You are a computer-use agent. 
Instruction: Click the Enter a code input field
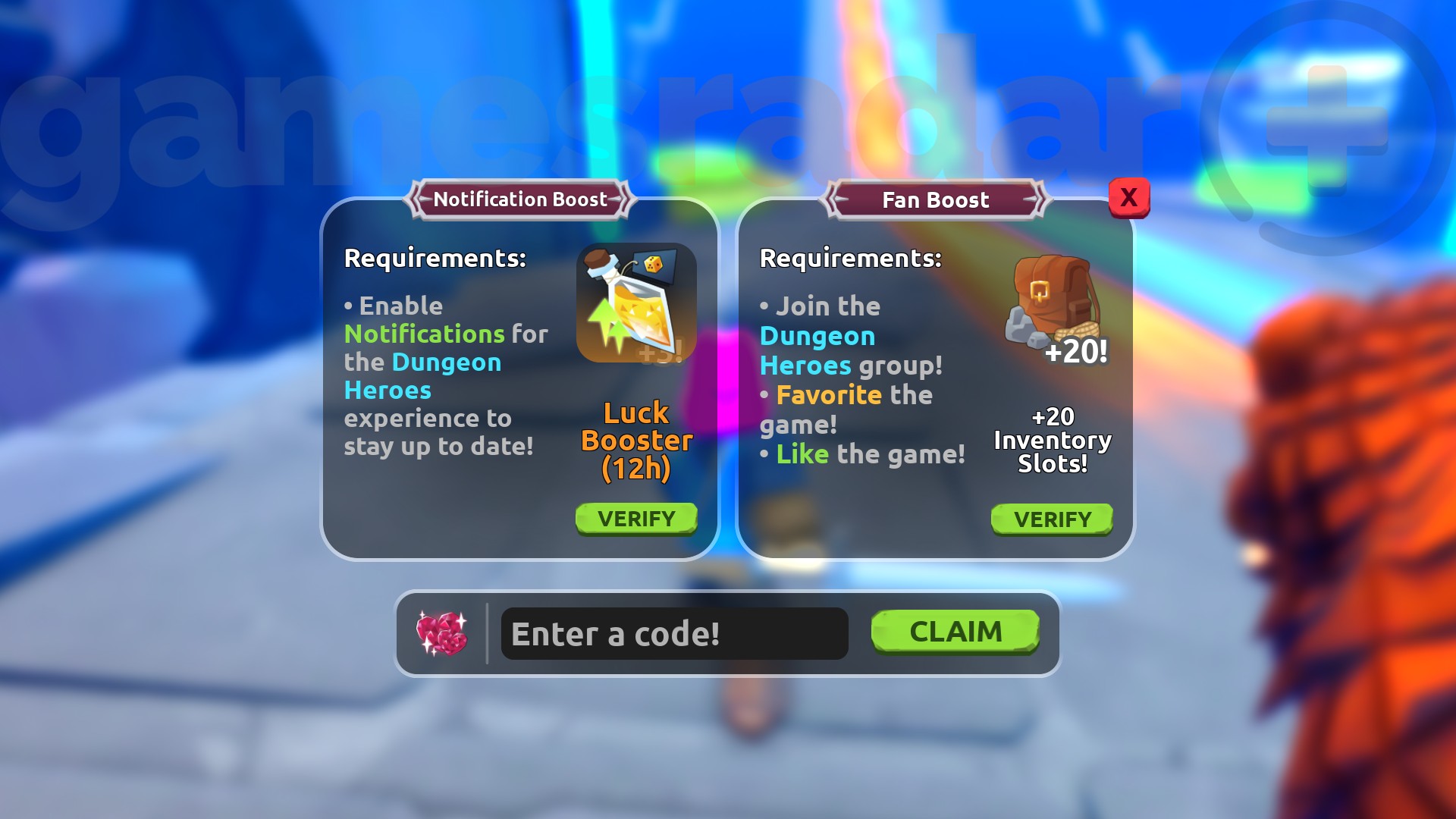tap(673, 634)
